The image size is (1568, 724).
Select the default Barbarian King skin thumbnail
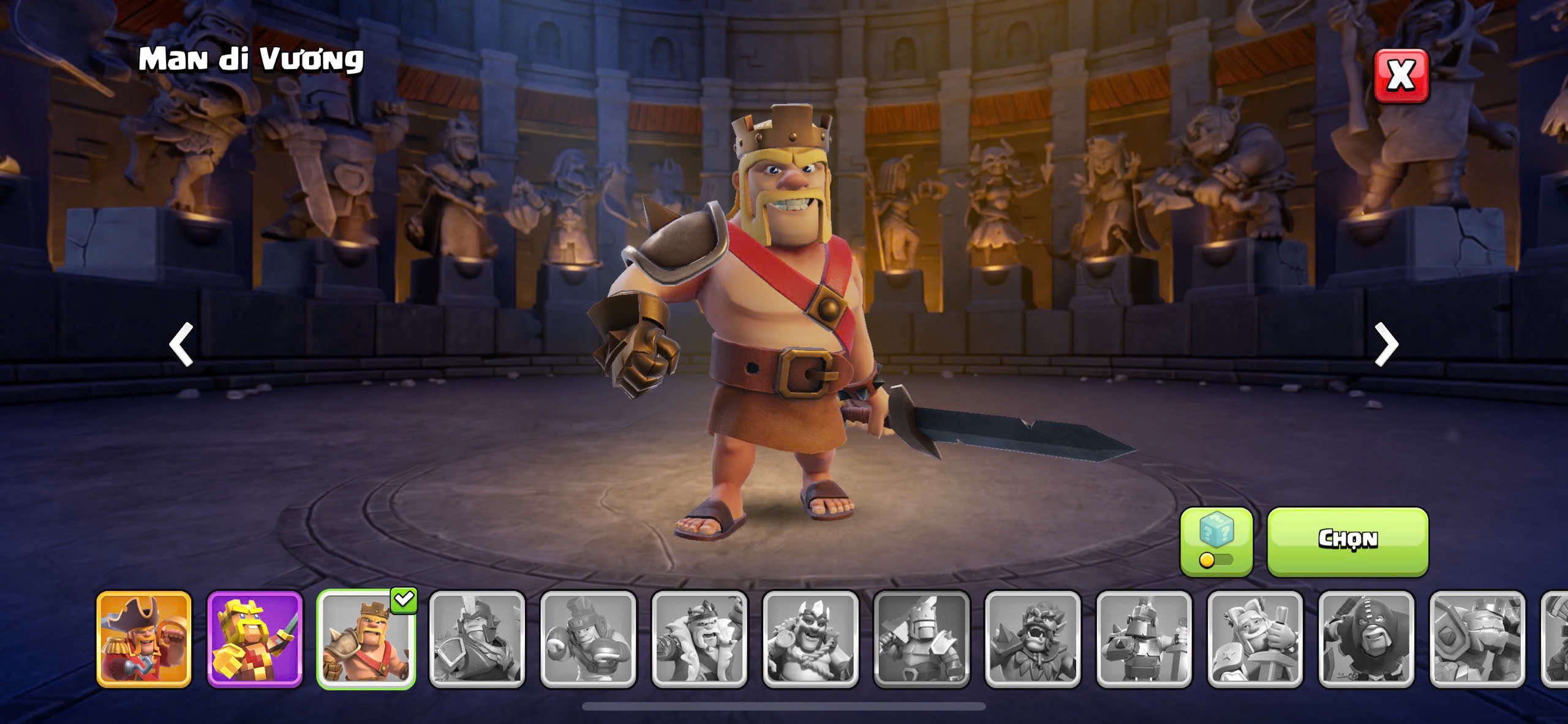pos(366,639)
